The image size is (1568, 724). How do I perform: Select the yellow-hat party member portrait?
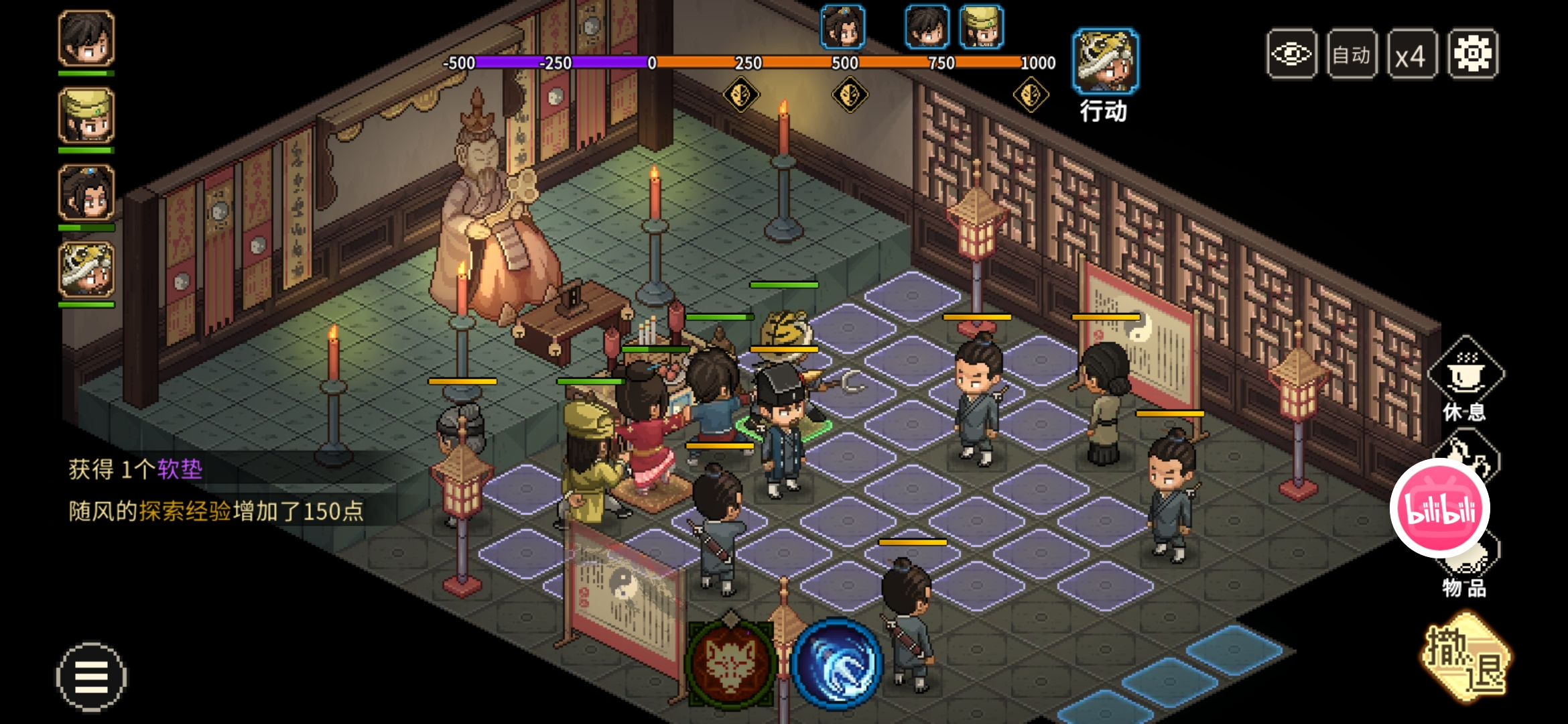[86, 116]
